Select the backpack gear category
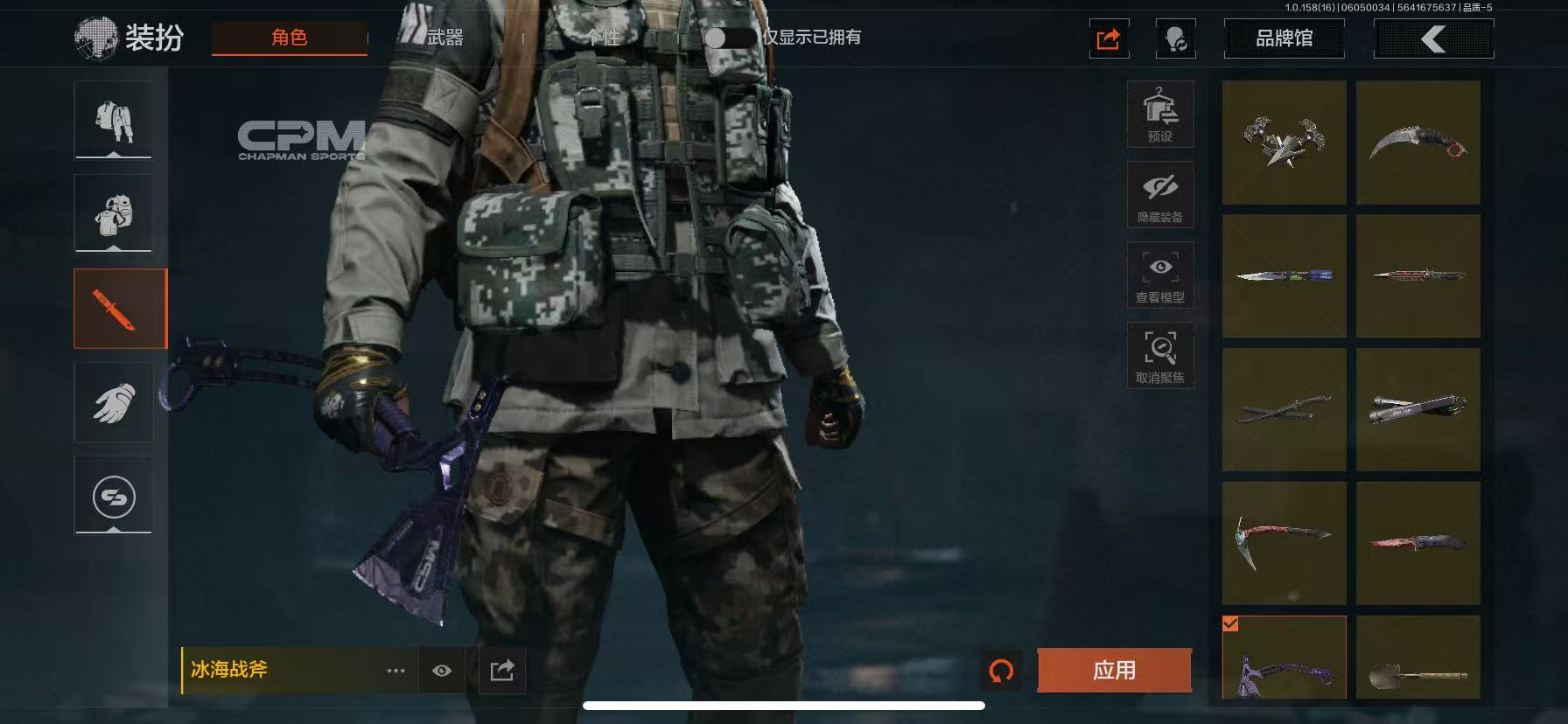Viewport: 1568px width, 724px height. click(x=114, y=213)
